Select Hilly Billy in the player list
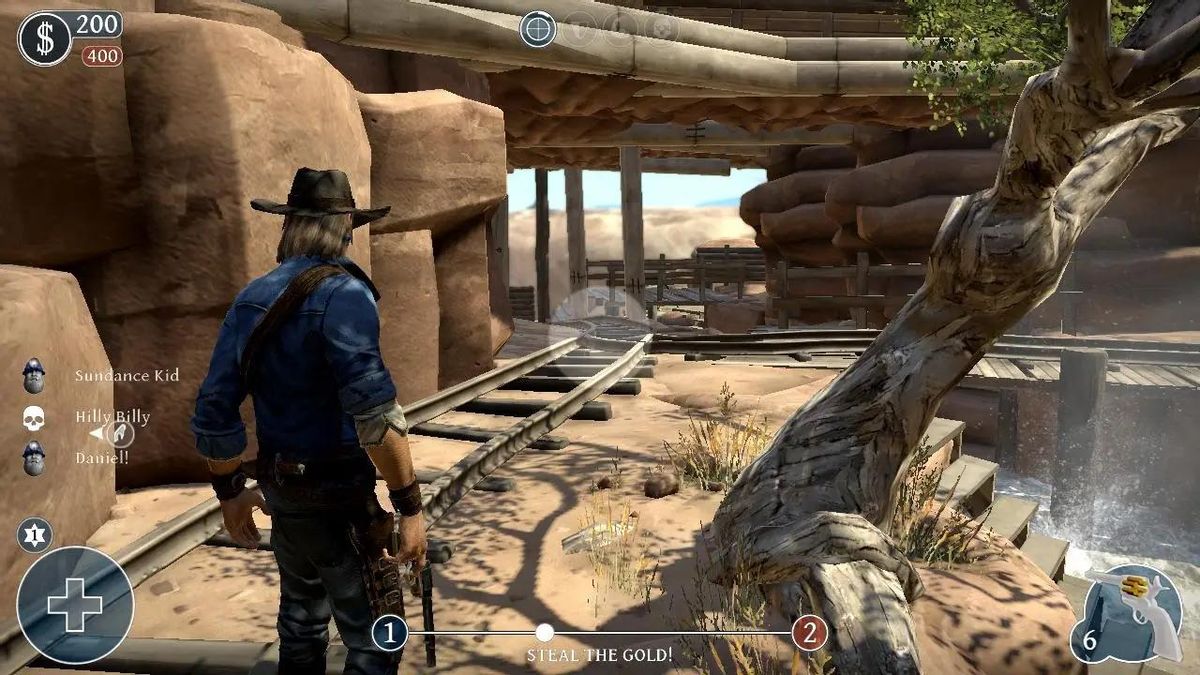This screenshot has height=675, width=1200. coord(112,417)
